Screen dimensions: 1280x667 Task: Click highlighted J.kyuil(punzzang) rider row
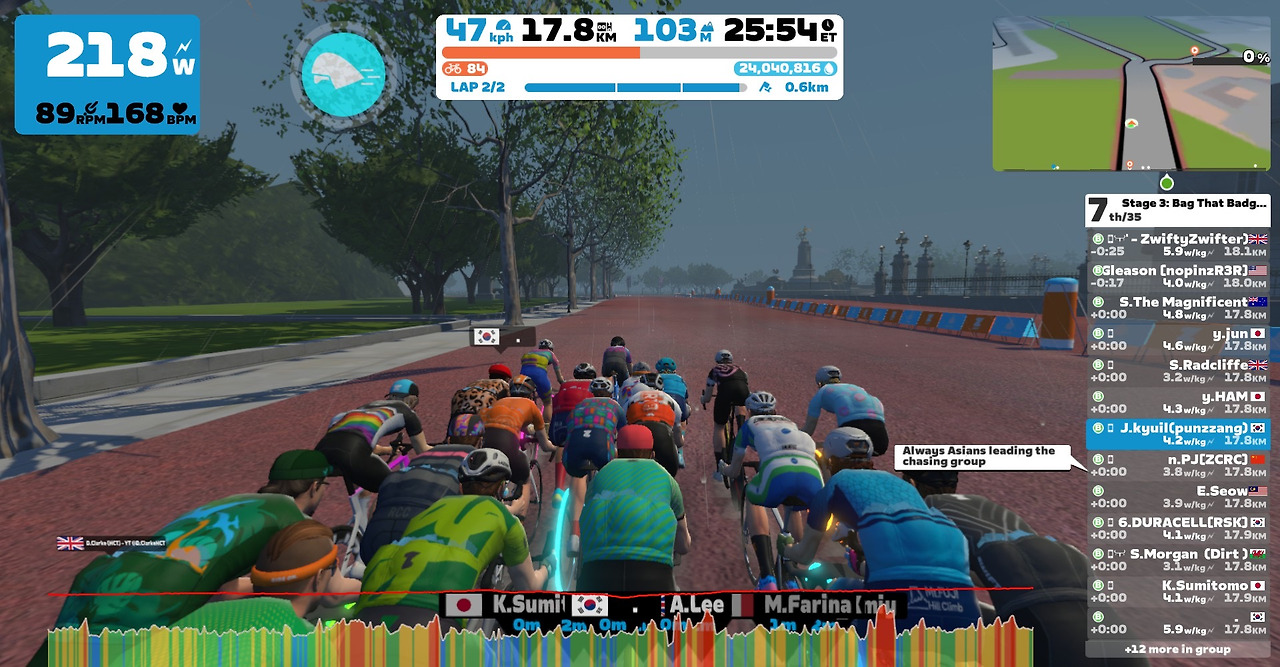1178,434
